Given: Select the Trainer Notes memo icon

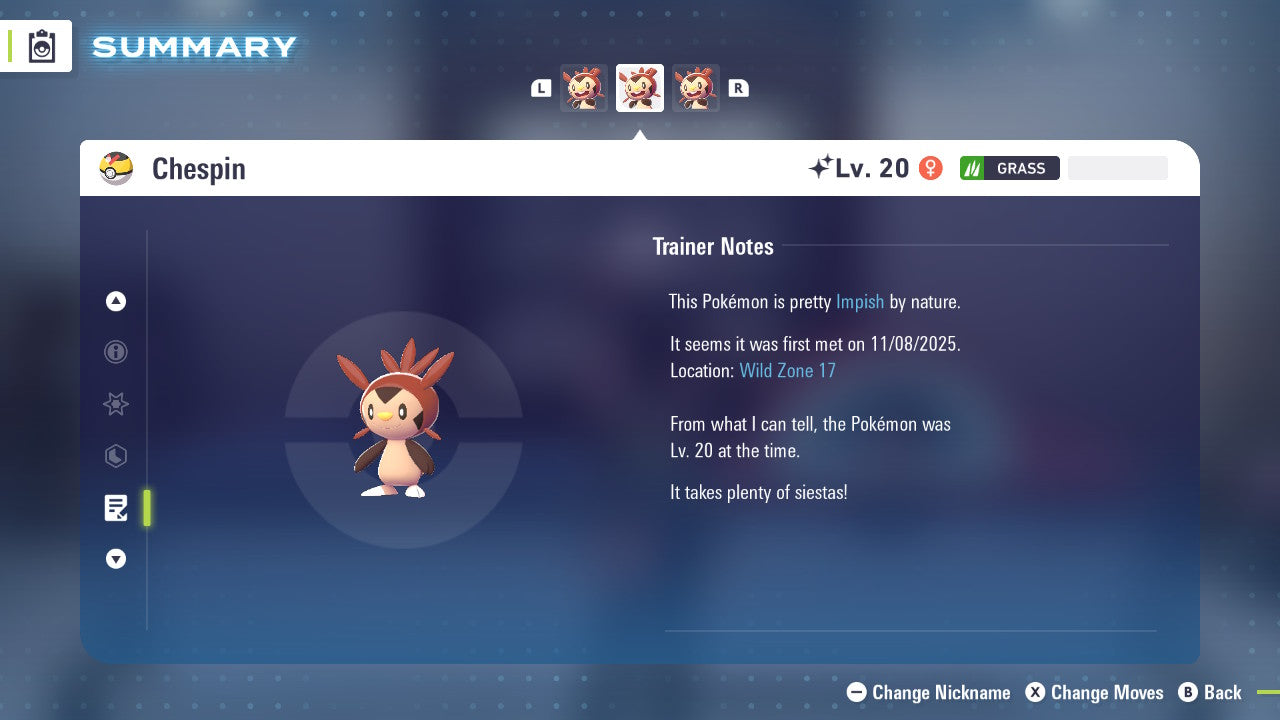Looking at the screenshot, I should point(115,507).
